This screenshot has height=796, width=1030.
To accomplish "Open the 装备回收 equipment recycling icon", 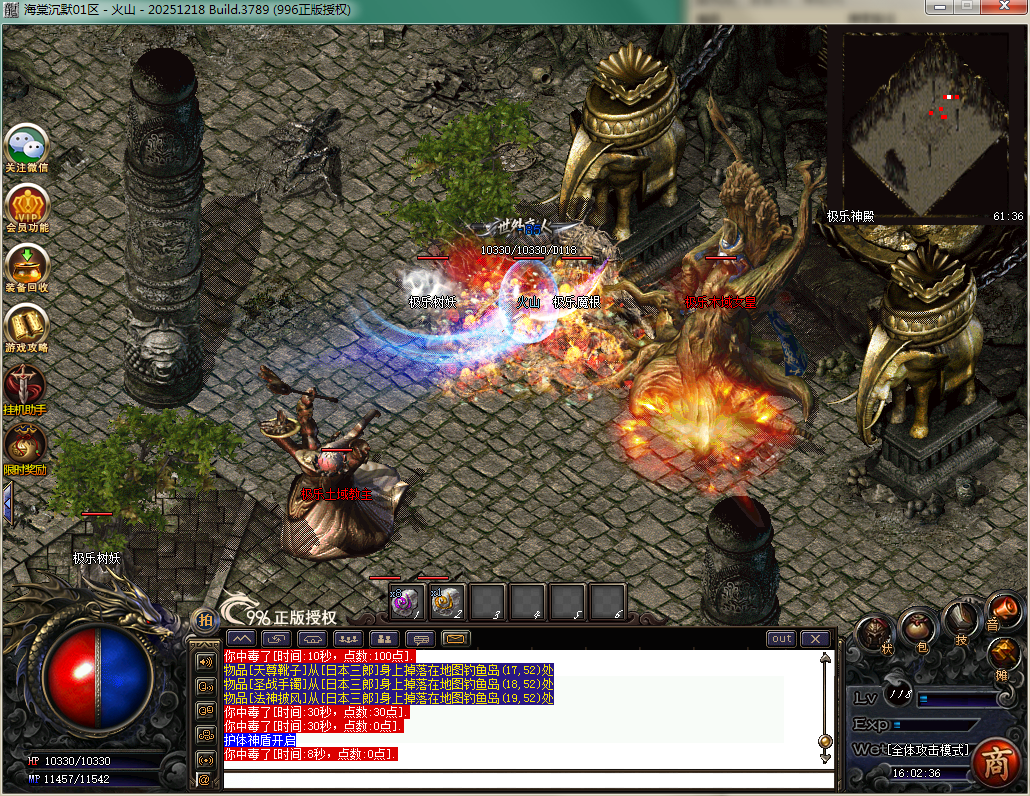I will click(26, 264).
